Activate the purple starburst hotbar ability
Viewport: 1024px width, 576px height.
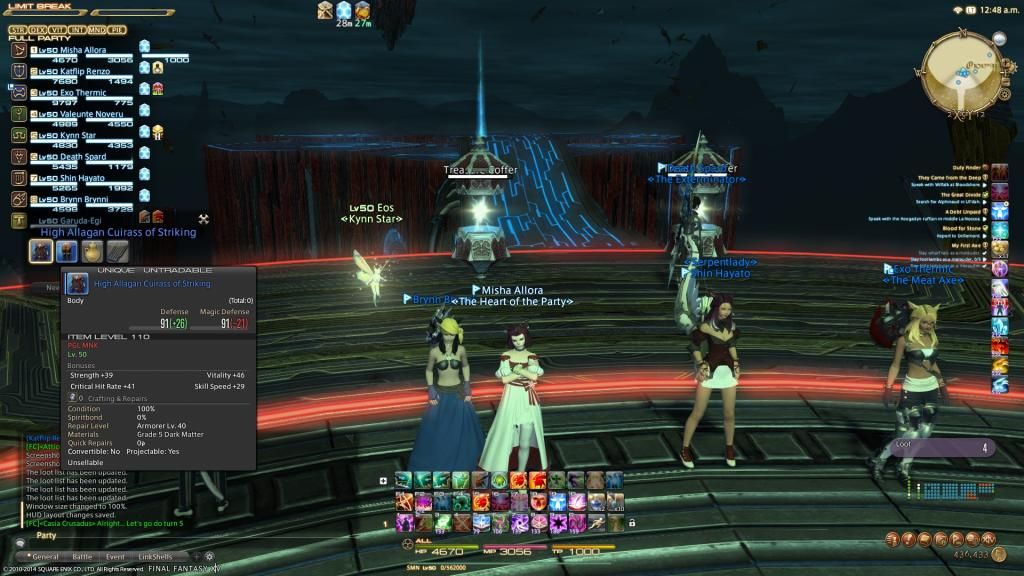[556, 522]
